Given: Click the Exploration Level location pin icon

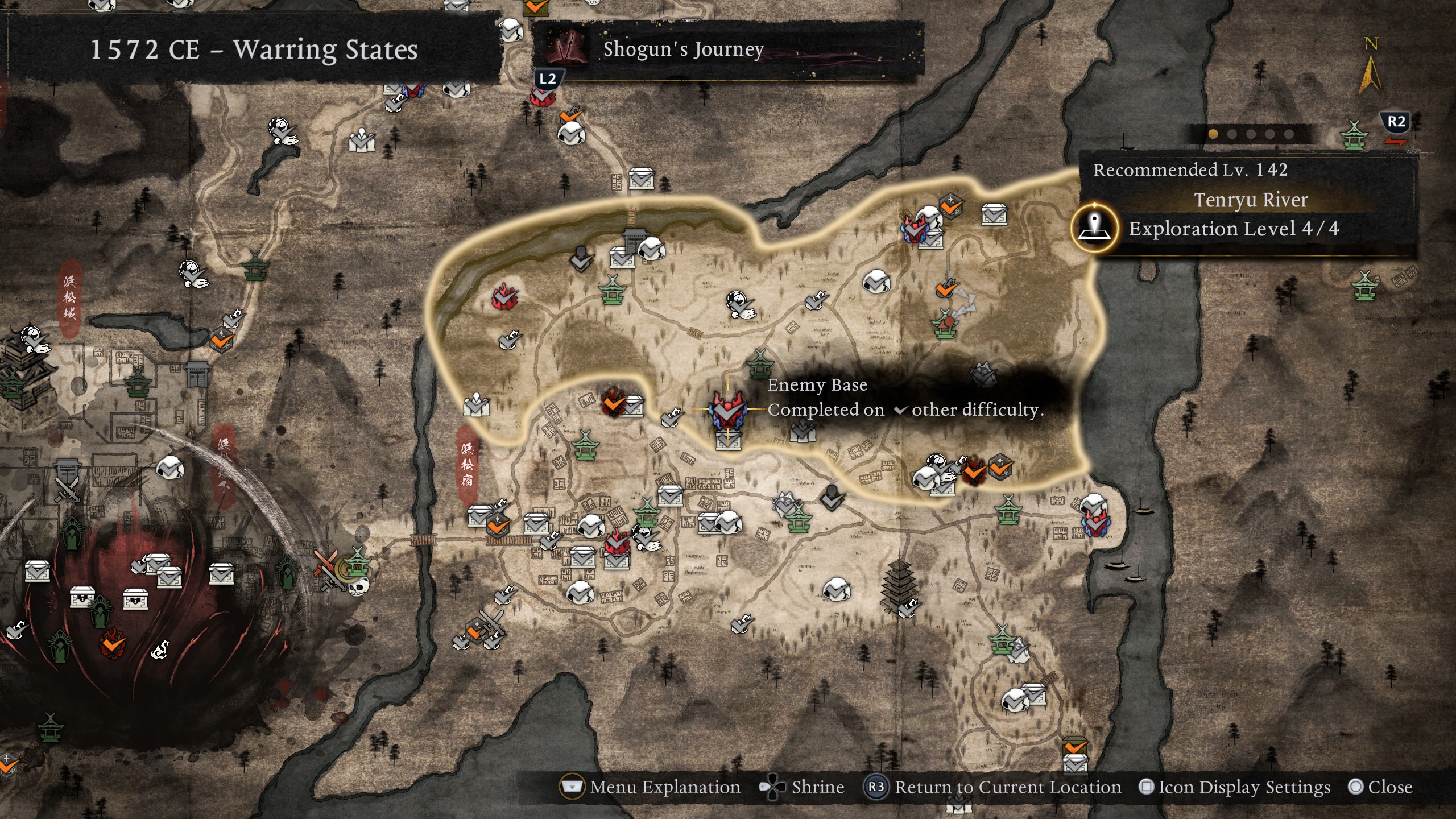Looking at the screenshot, I should tap(1095, 229).
